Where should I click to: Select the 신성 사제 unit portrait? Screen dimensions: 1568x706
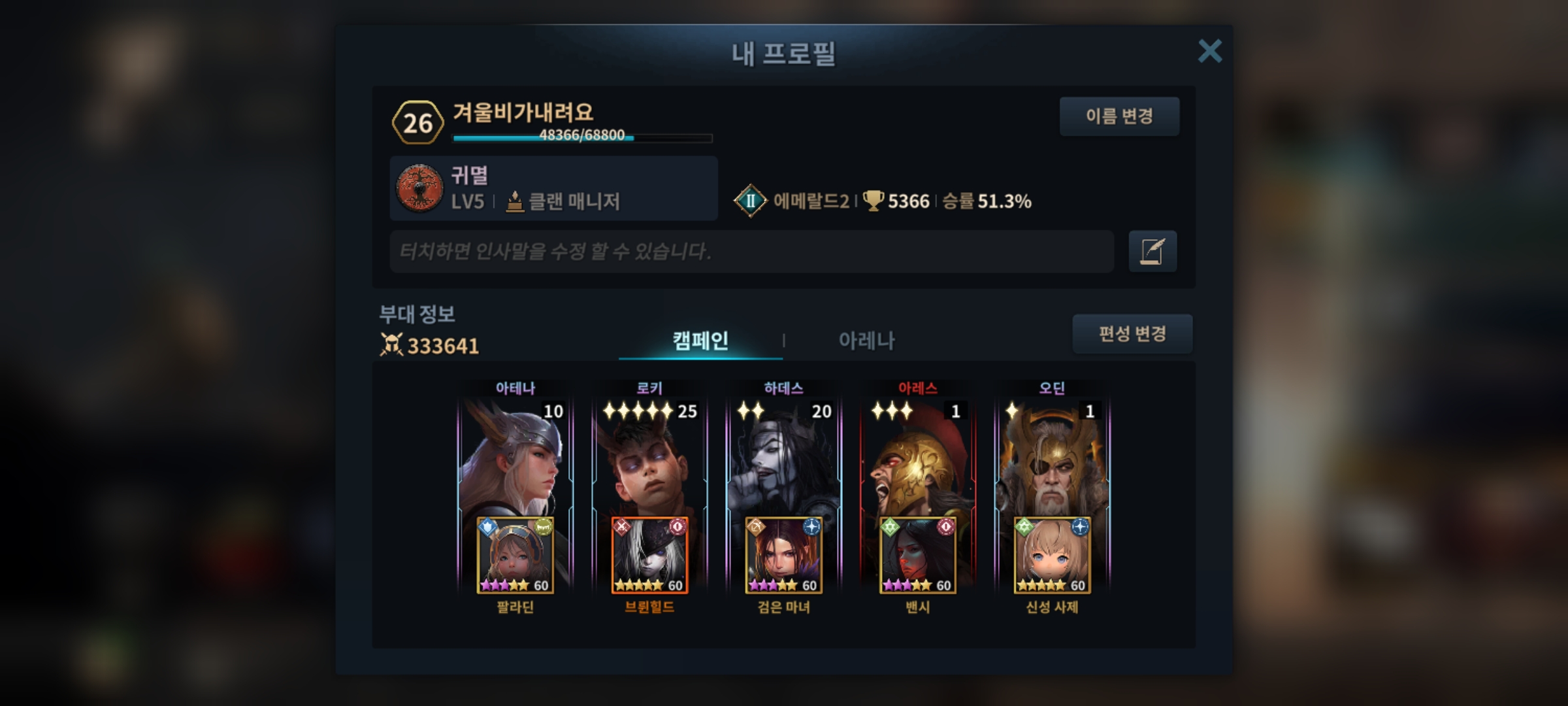click(x=1052, y=556)
